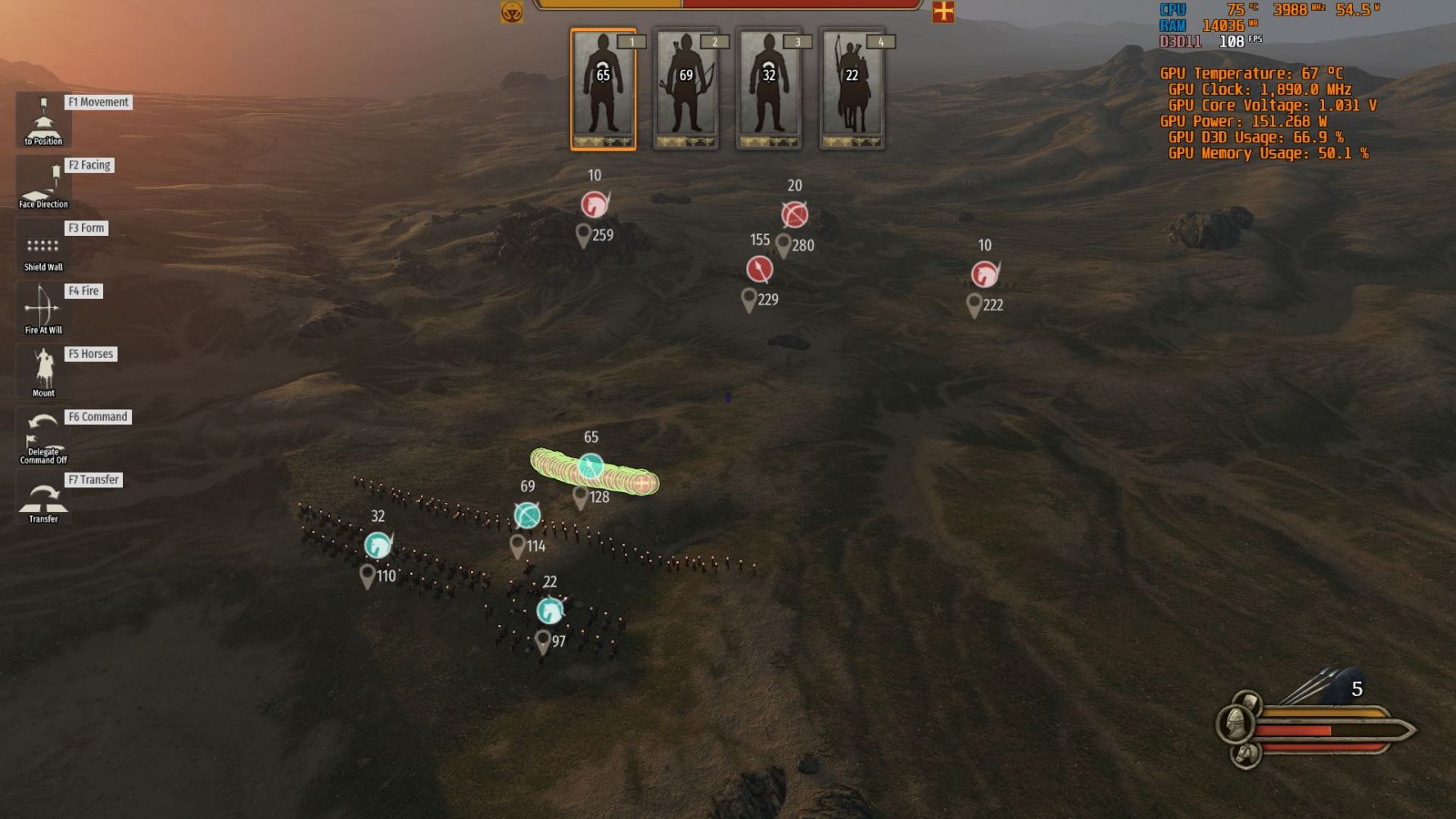Choose formation card 3 with 32 troops
This screenshot has width=1456, height=819.
click(x=769, y=89)
